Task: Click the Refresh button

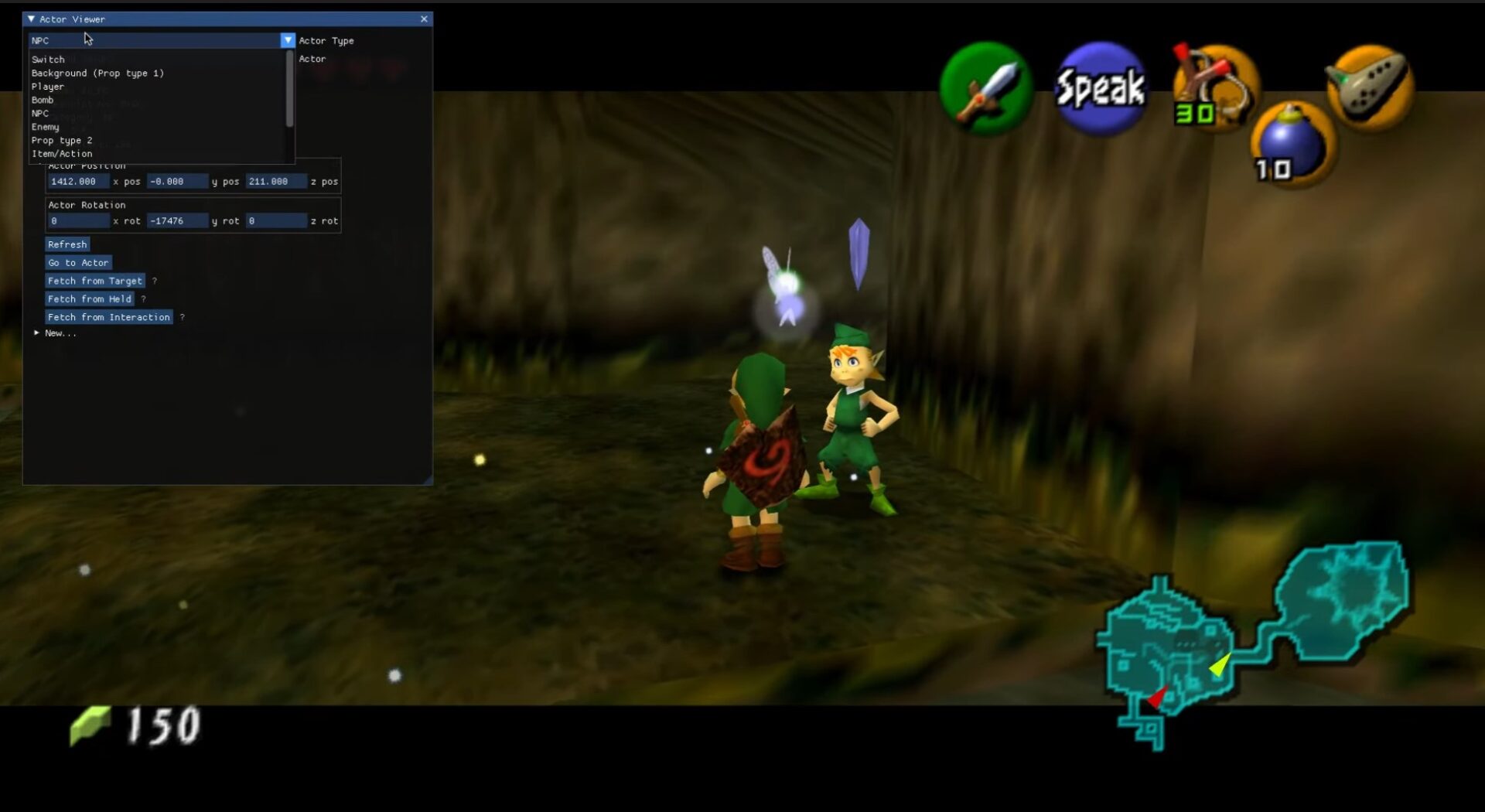Action: click(67, 244)
